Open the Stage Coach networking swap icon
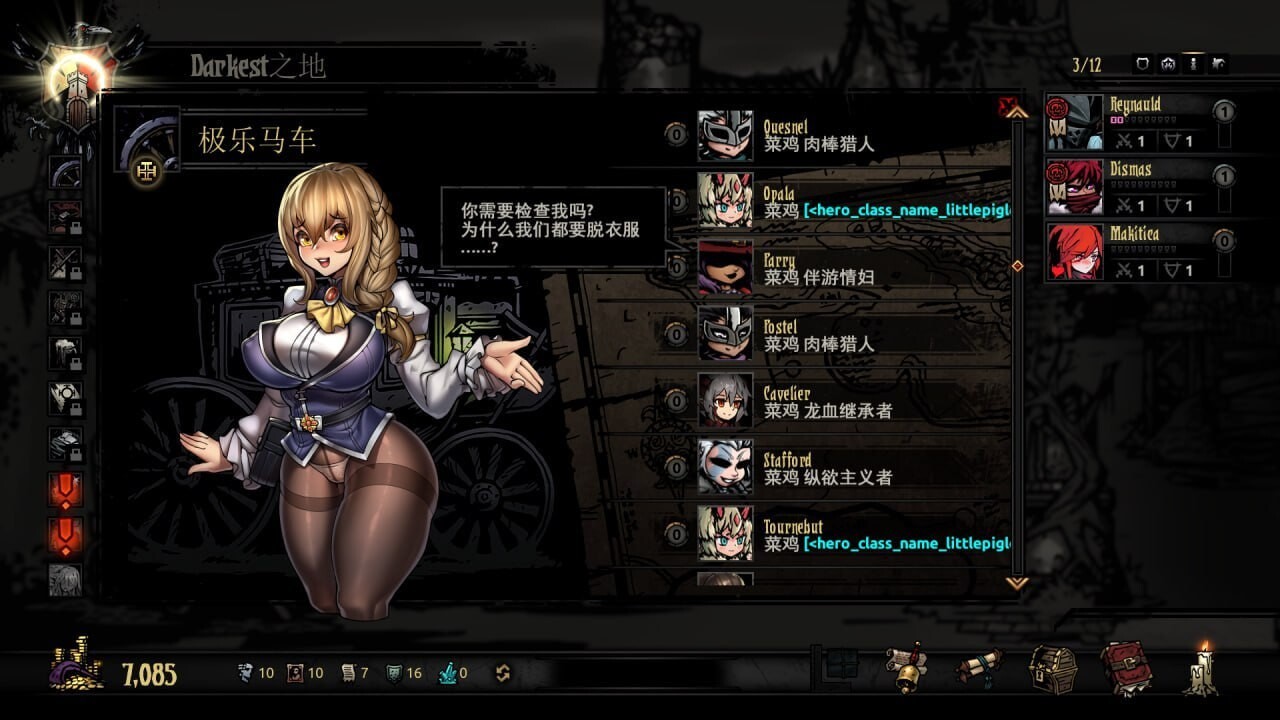This screenshot has height=720, width=1280. (x=505, y=673)
